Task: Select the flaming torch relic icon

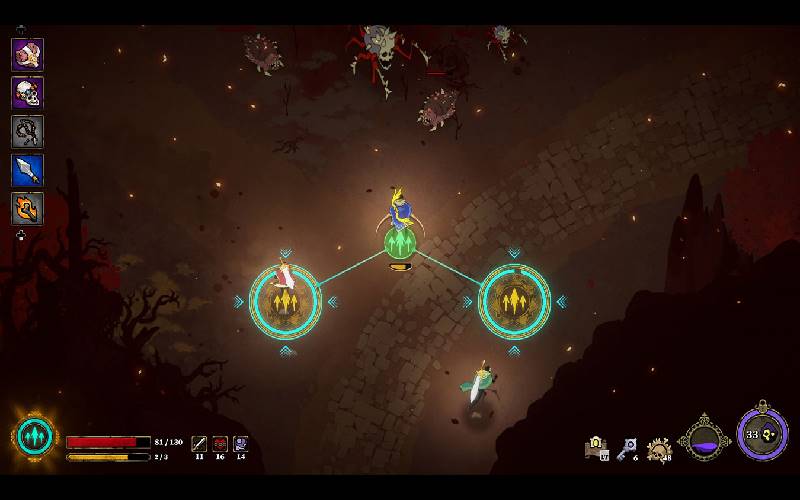Action: (27, 208)
